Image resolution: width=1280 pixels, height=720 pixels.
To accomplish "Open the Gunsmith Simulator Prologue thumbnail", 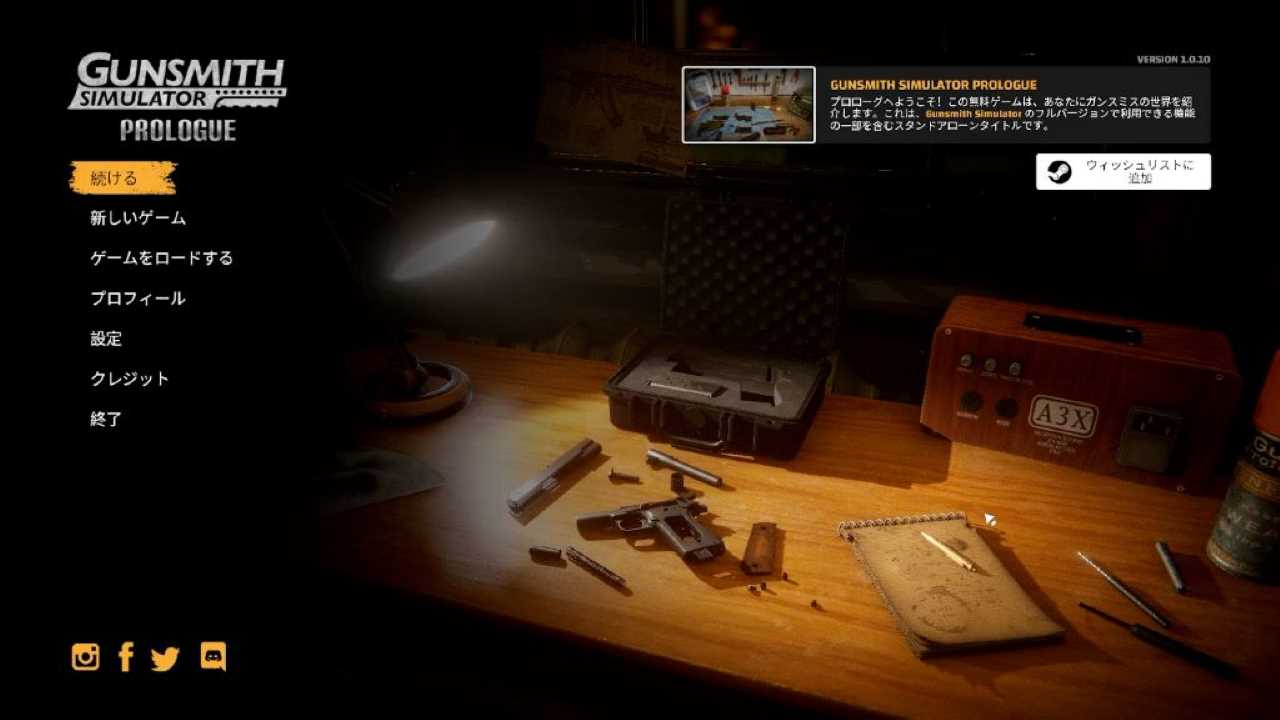I will [748, 105].
